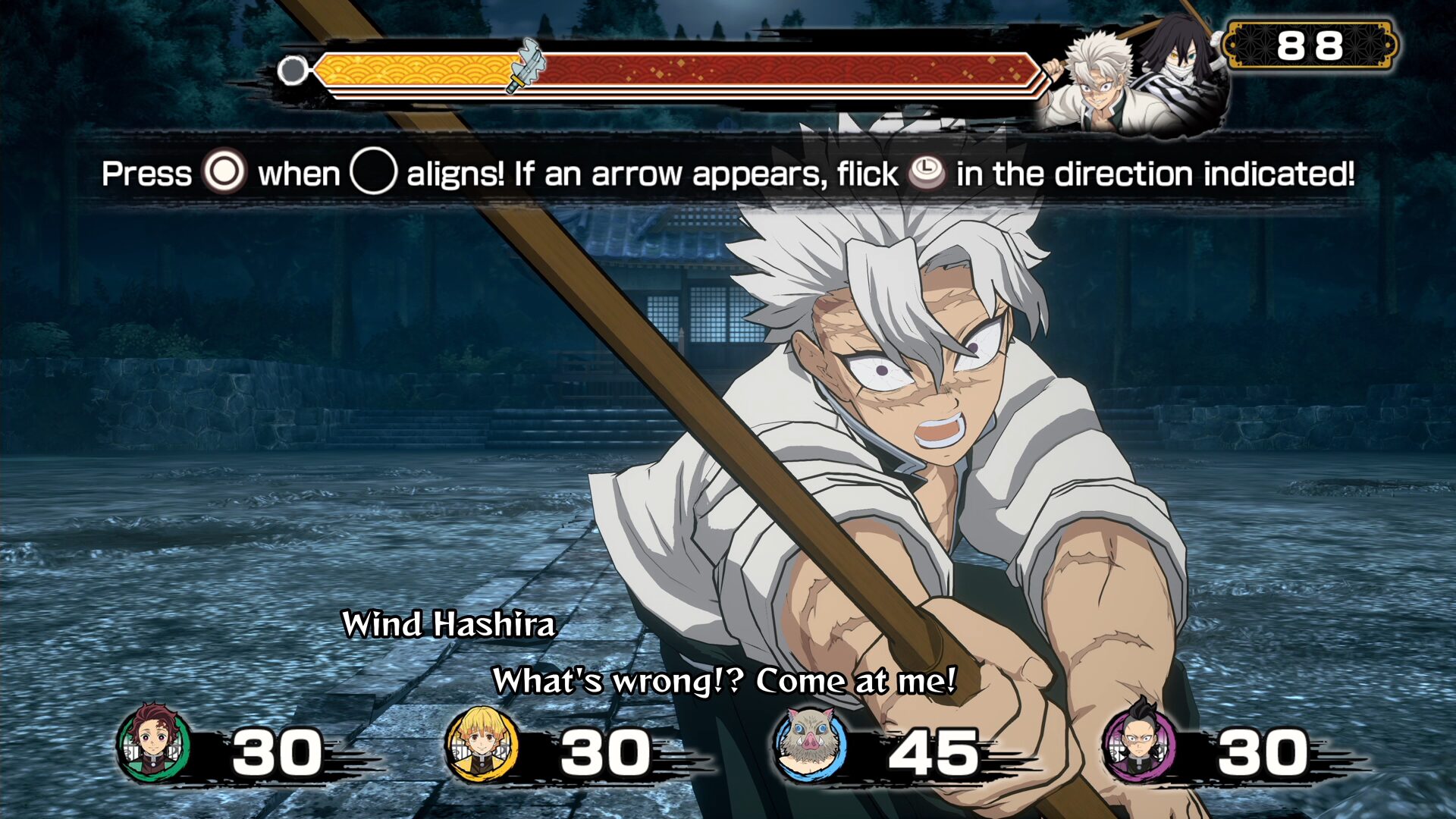Viewport: 1456px width, 819px height.
Task: Click the black instruction ribbon
Action: point(728,174)
